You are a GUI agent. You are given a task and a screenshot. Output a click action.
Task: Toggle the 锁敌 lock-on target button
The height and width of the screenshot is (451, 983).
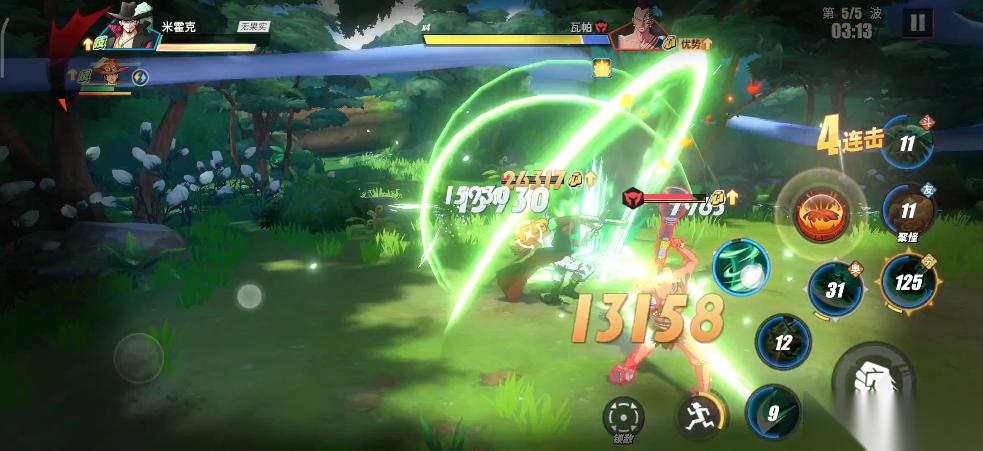pos(624,415)
